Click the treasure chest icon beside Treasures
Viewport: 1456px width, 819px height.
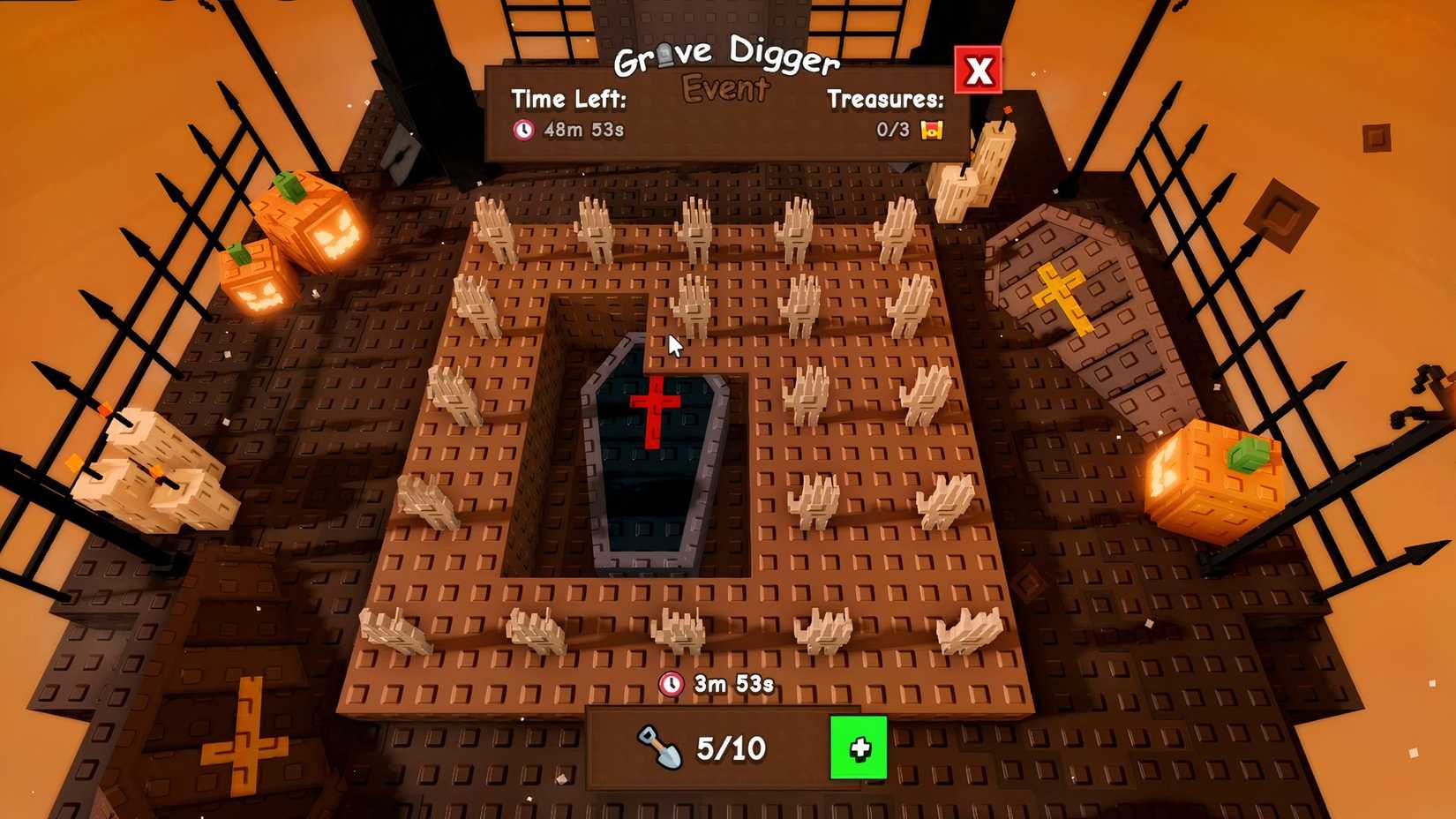[931, 129]
